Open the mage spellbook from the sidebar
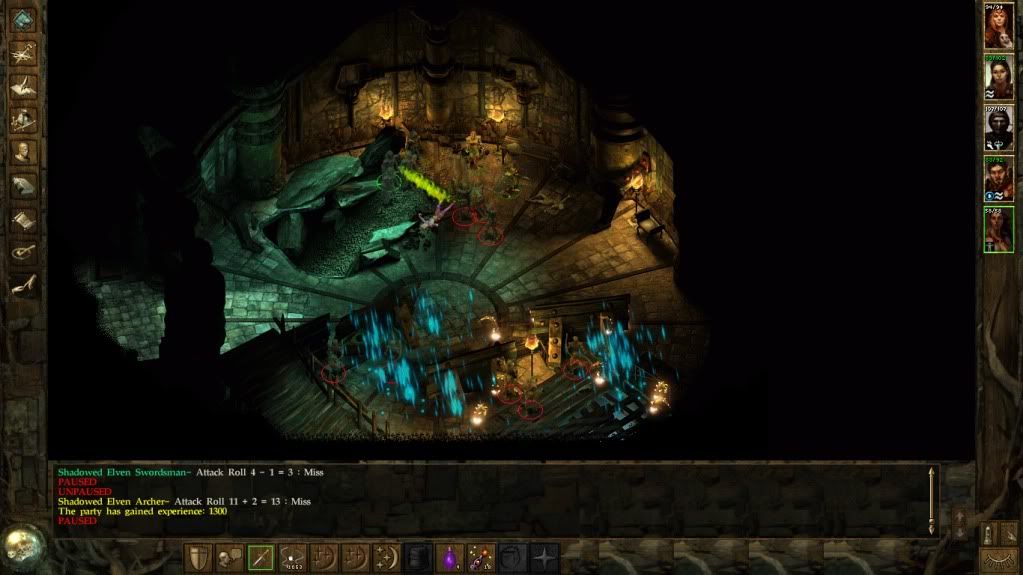This screenshot has width=1023, height=575. coord(23,185)
